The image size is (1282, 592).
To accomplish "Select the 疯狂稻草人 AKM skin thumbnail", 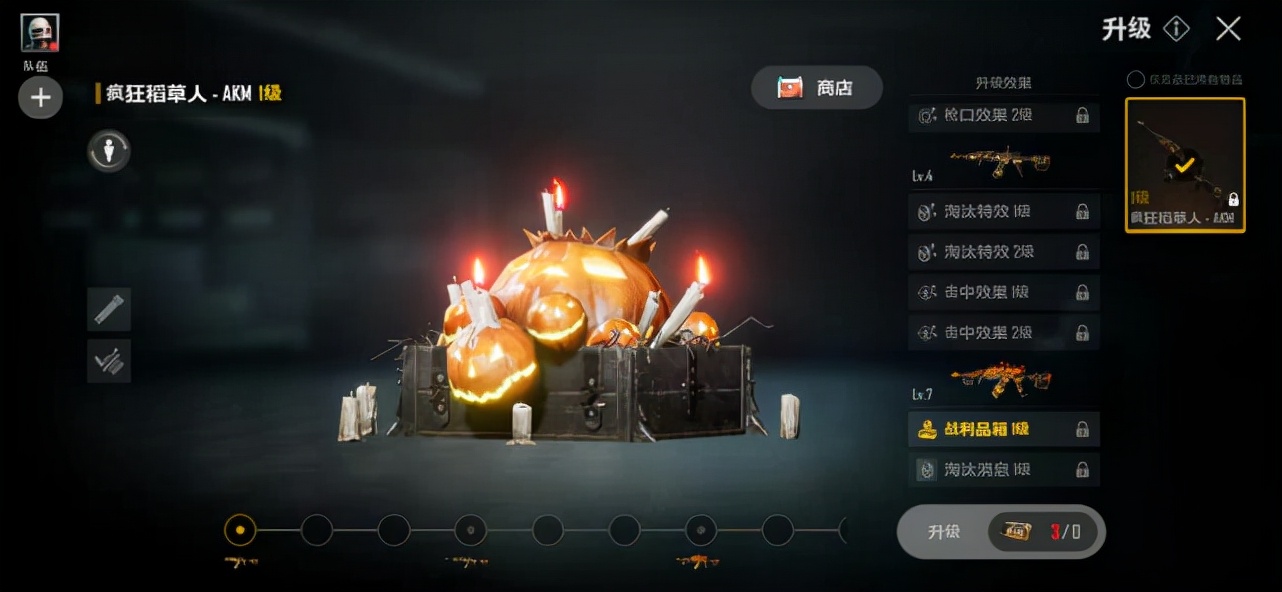I will 1185,165.
